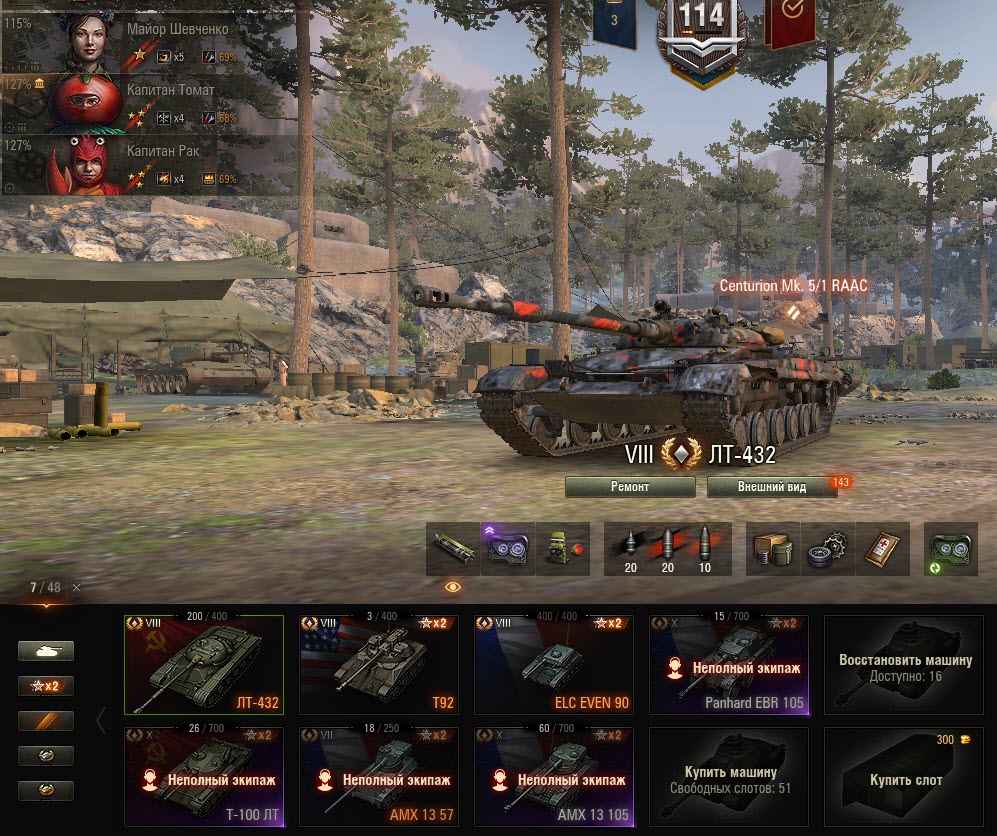Select the T-100 ЛТ tank
The image size is (997, 836).
tap(204, 777)
